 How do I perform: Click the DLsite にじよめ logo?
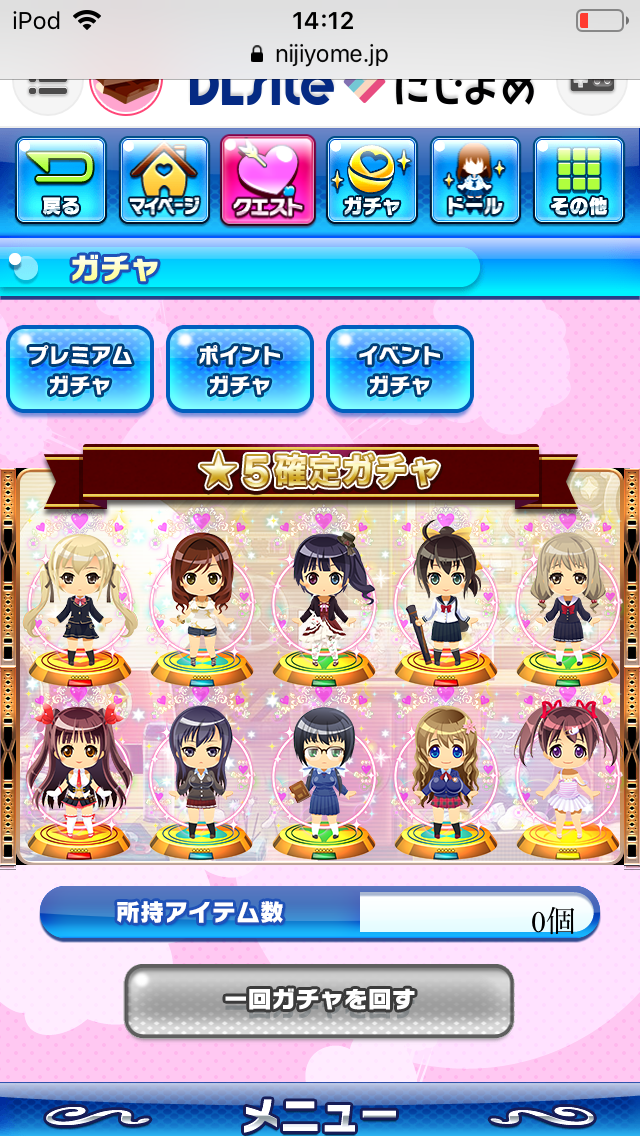[362, 91]
